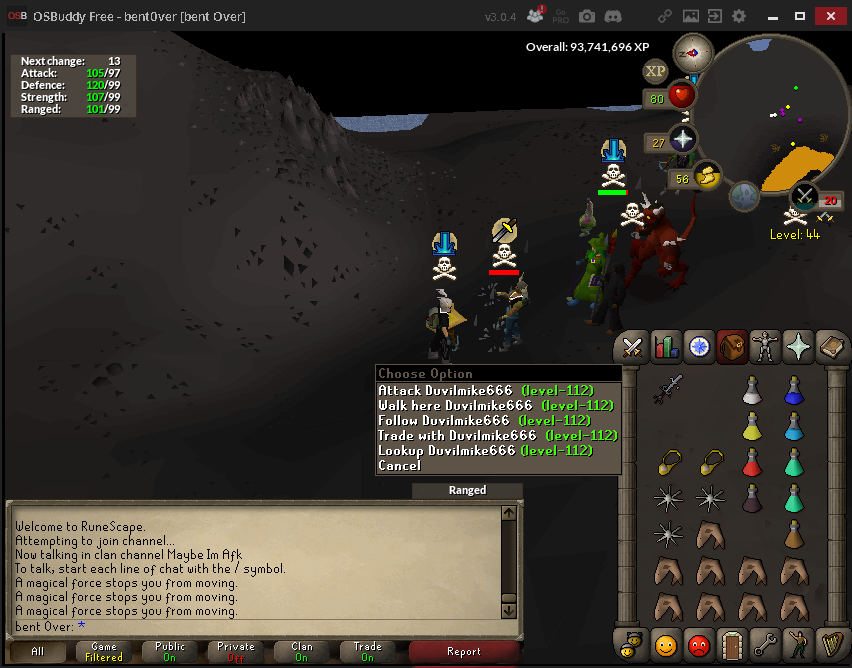
Task: Open the wrench Settings tab
Action: click(x=766, y=645)
